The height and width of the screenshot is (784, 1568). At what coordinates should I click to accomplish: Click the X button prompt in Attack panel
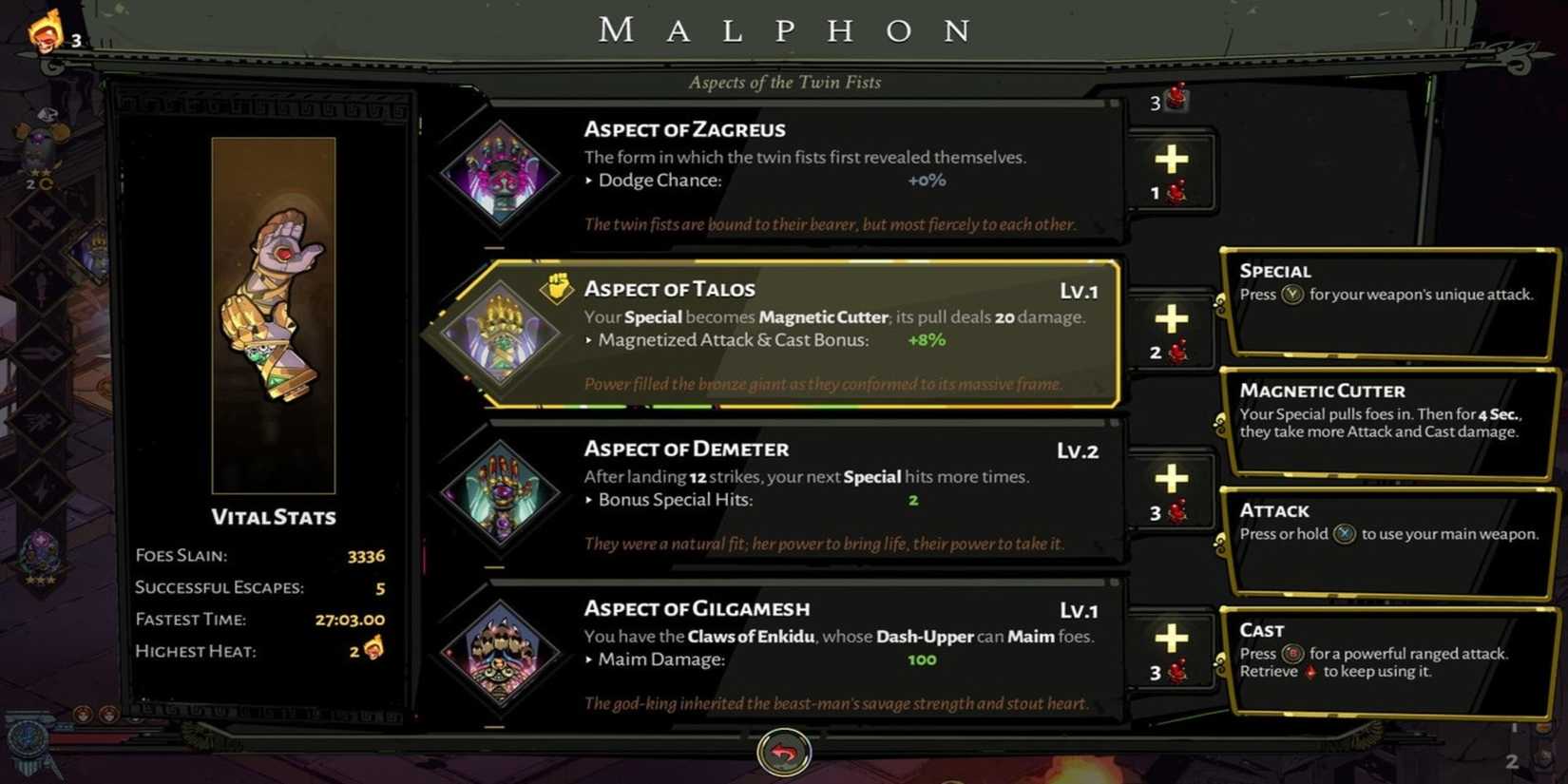point(1343,534)
